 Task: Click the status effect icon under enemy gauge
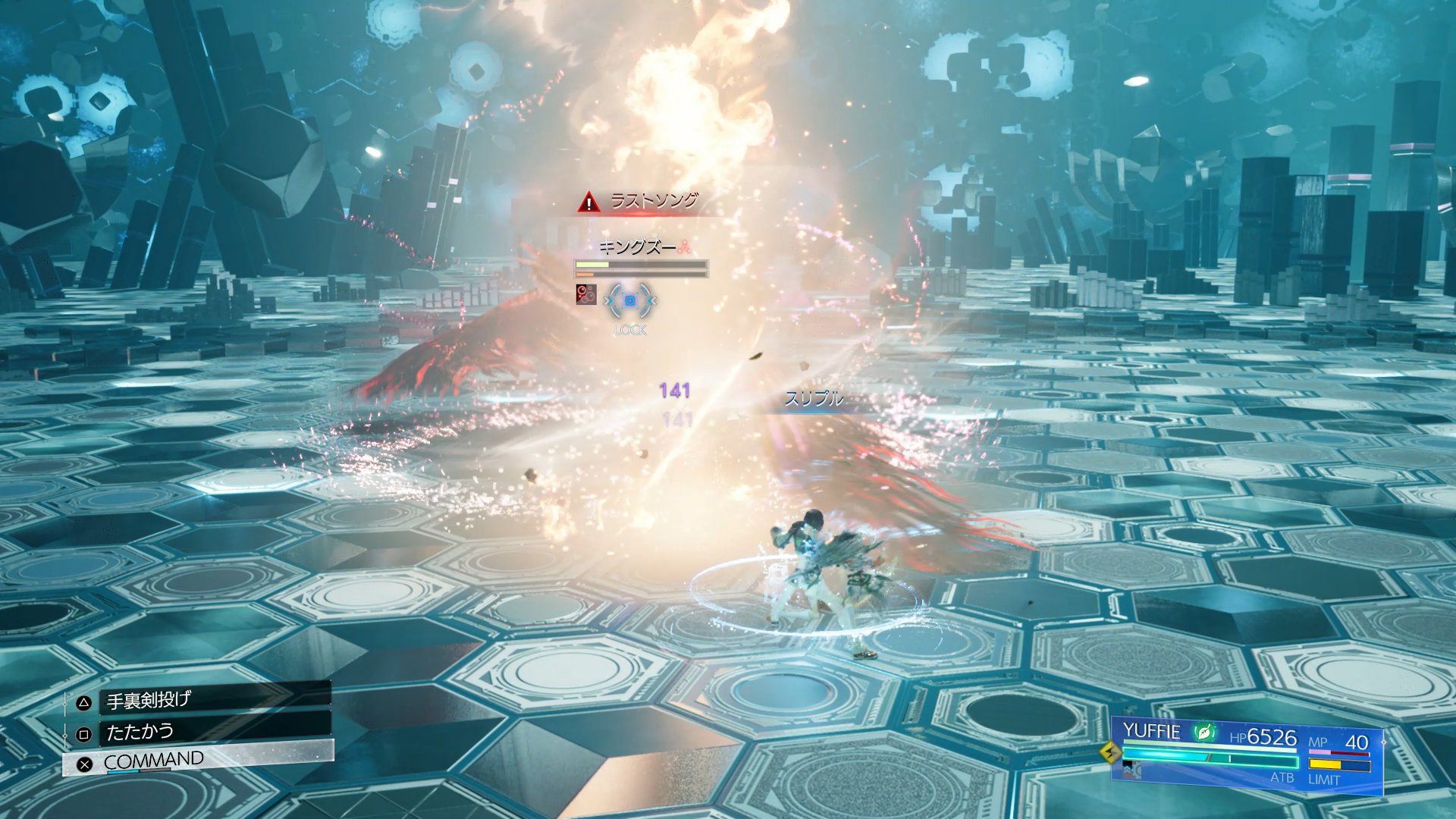[585, 294]
